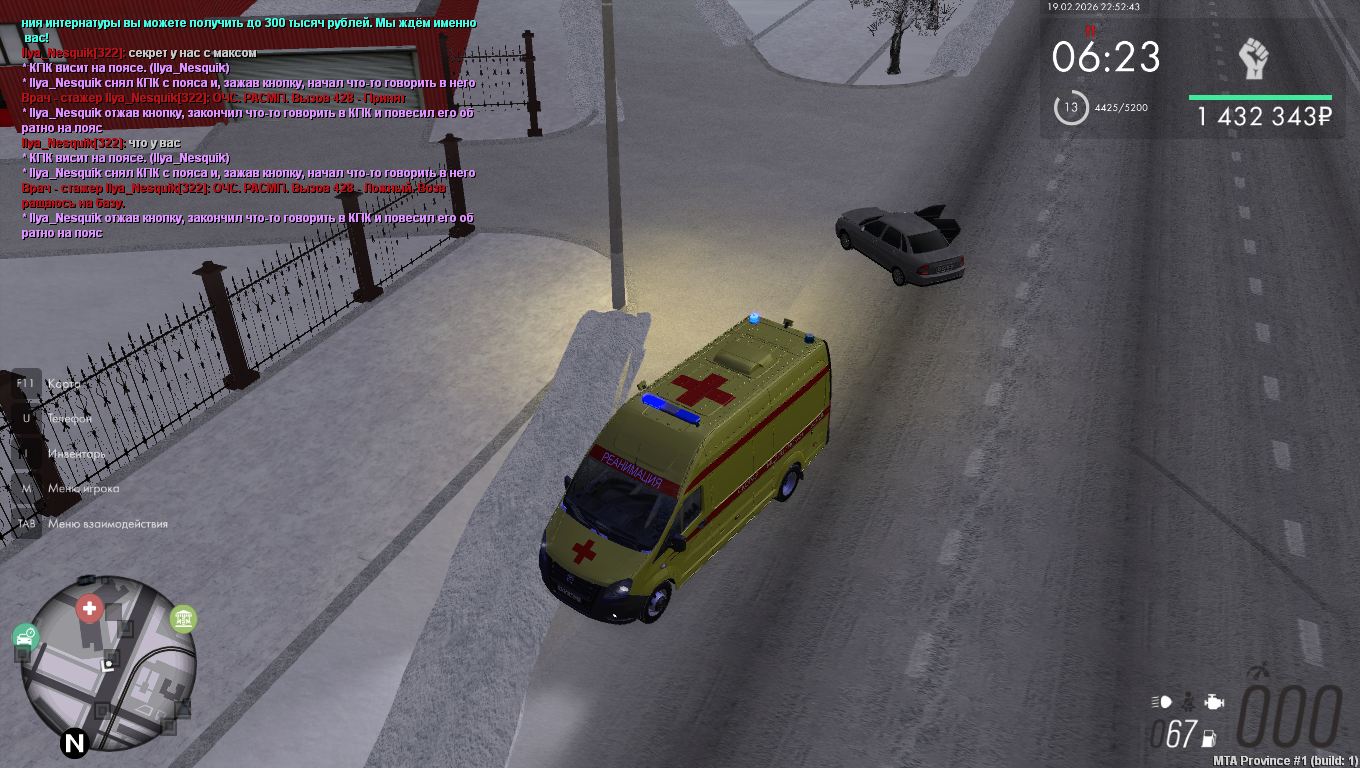Select the fist weapon icon

(x=1253, y=59)
